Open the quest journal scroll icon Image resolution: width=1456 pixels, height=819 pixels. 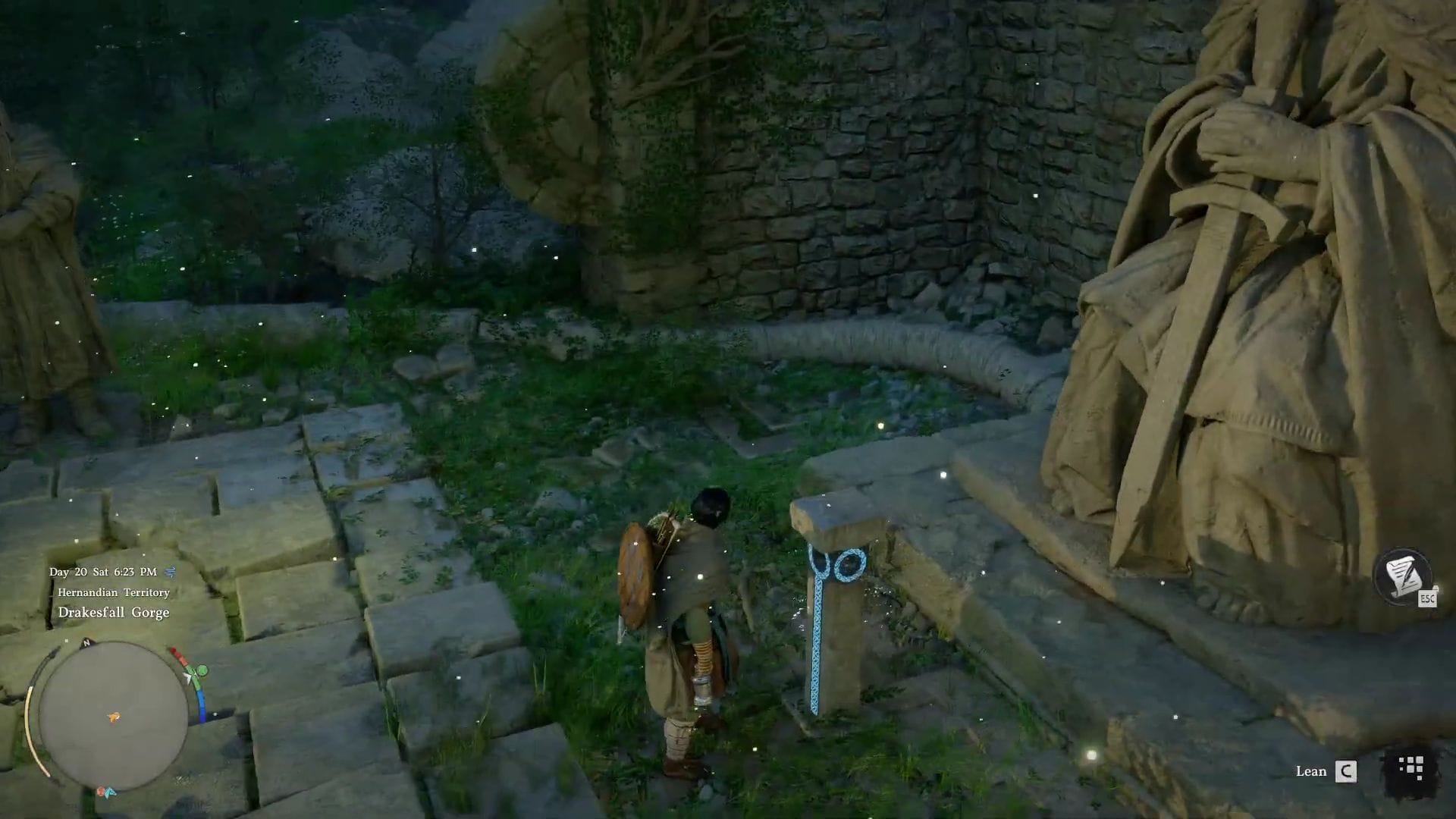pyautogui.click(x=1403, y=576)
